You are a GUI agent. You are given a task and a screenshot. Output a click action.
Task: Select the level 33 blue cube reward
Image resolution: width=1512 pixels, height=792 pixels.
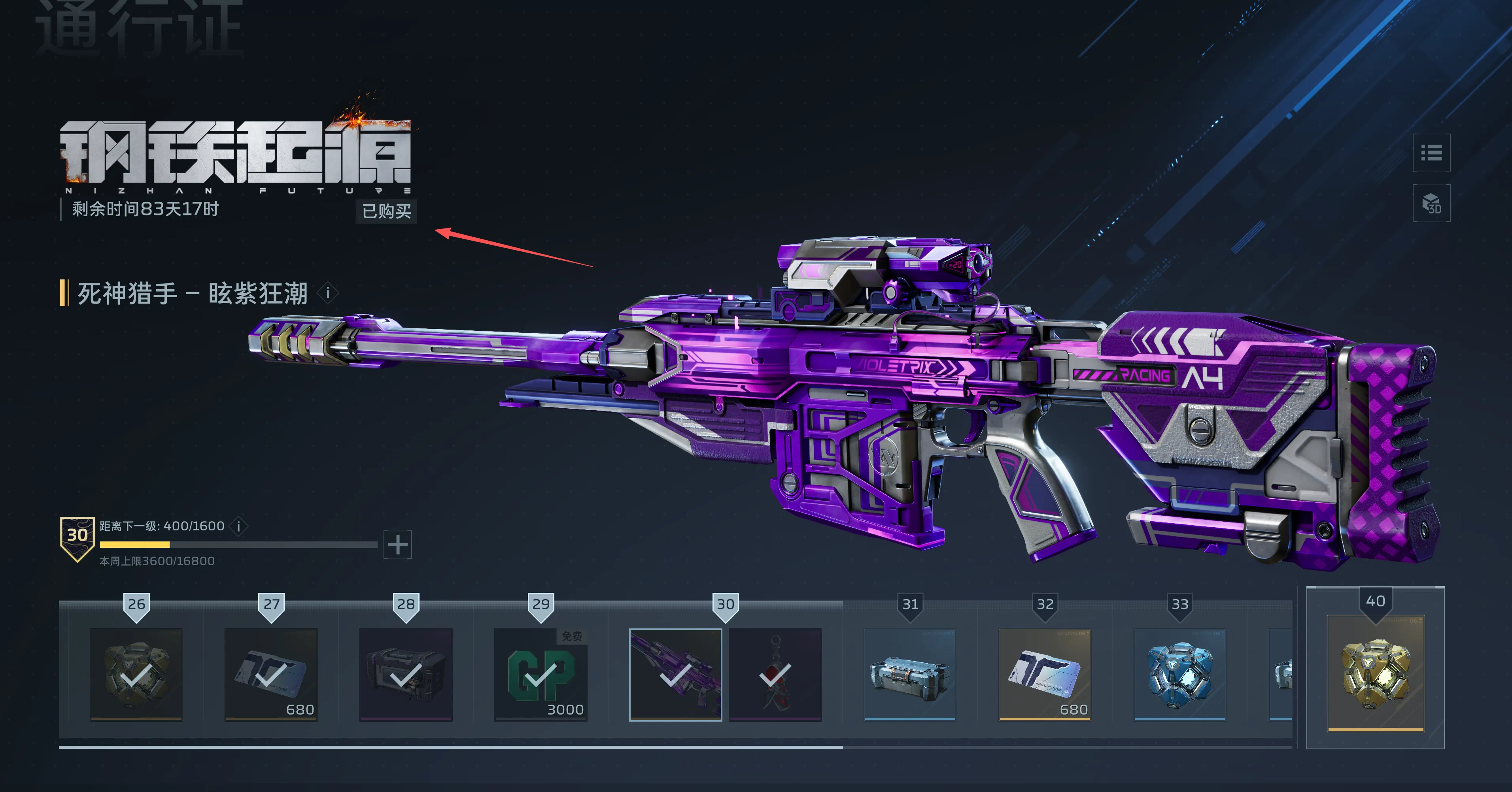(1180, 674)
